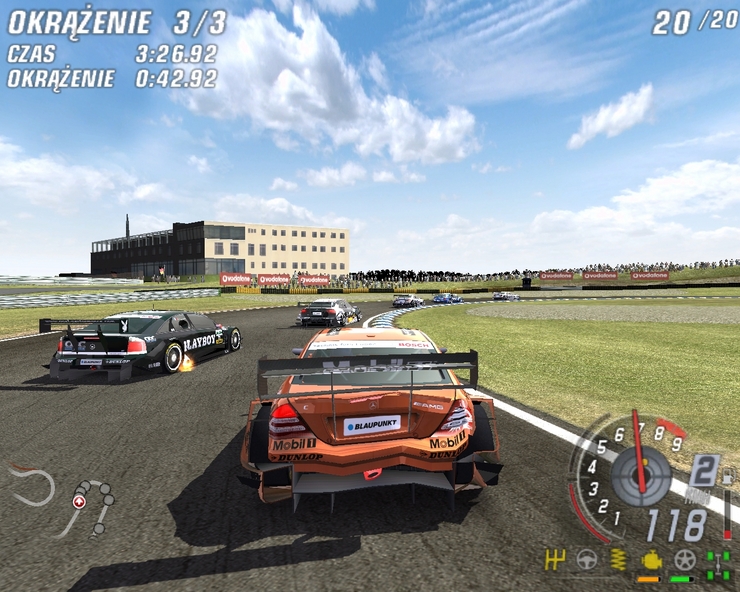Click the grey wheel rim status icon

coord(684,559)
